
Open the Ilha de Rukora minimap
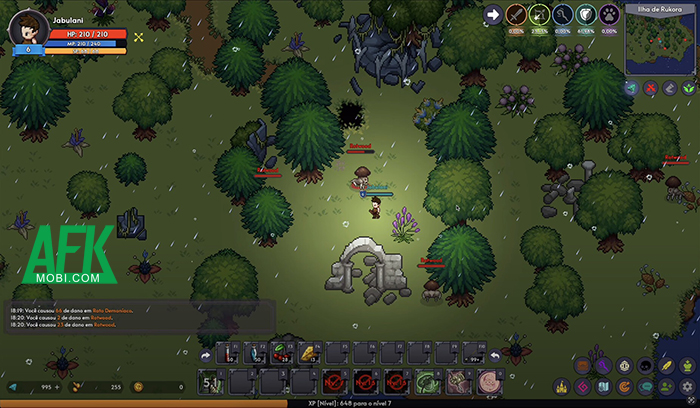[658, 45]
